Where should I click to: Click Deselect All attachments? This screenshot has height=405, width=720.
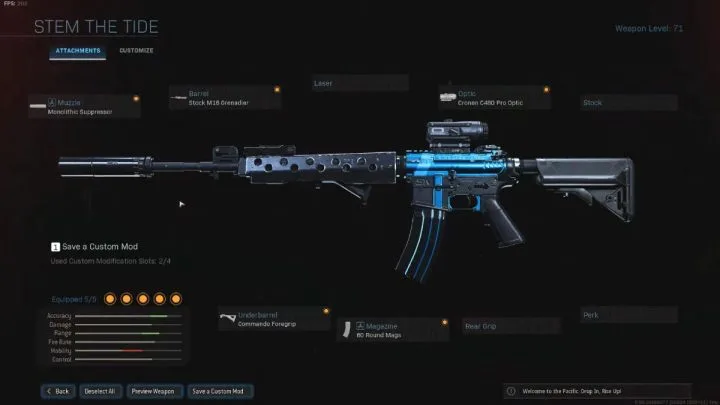click(x=100, y=390)
